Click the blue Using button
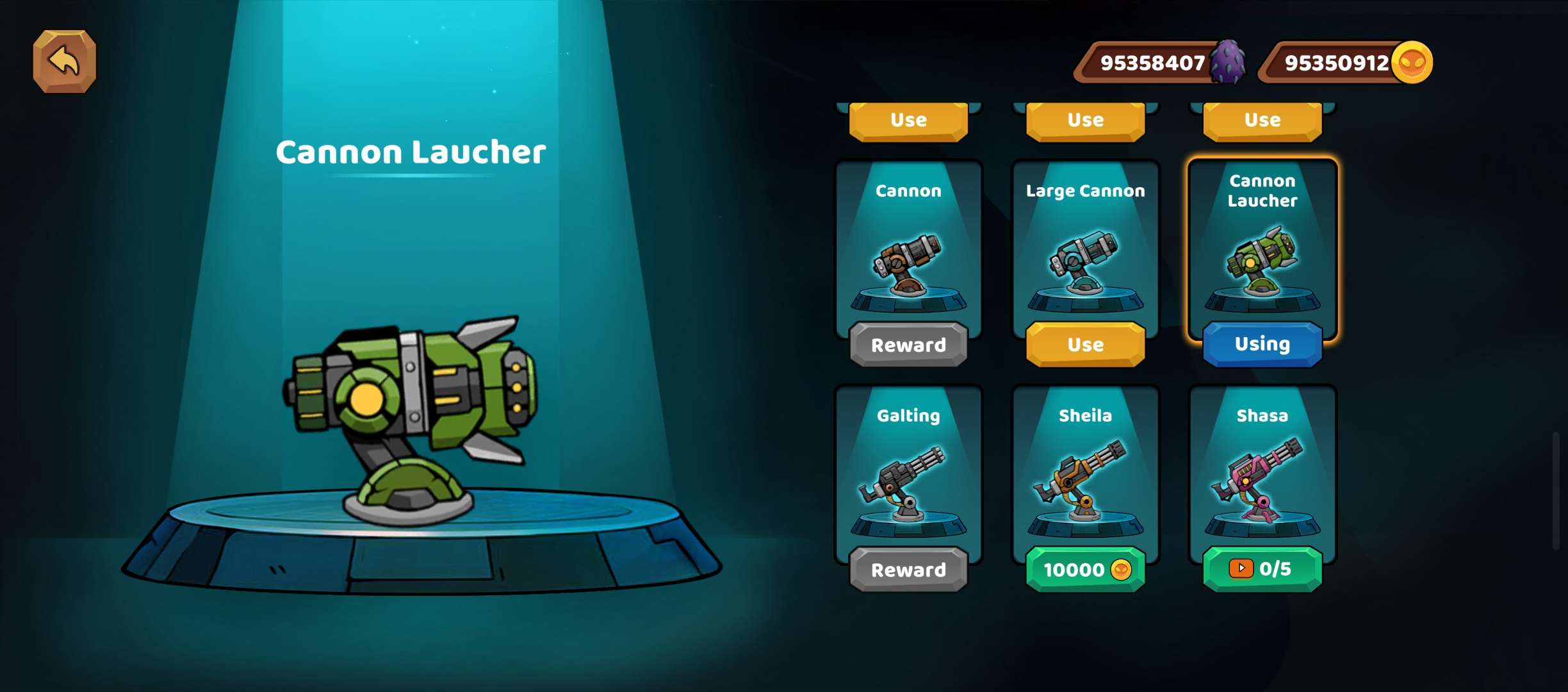This screenshot has height=692, width=1568. [x=1262, y=344]
